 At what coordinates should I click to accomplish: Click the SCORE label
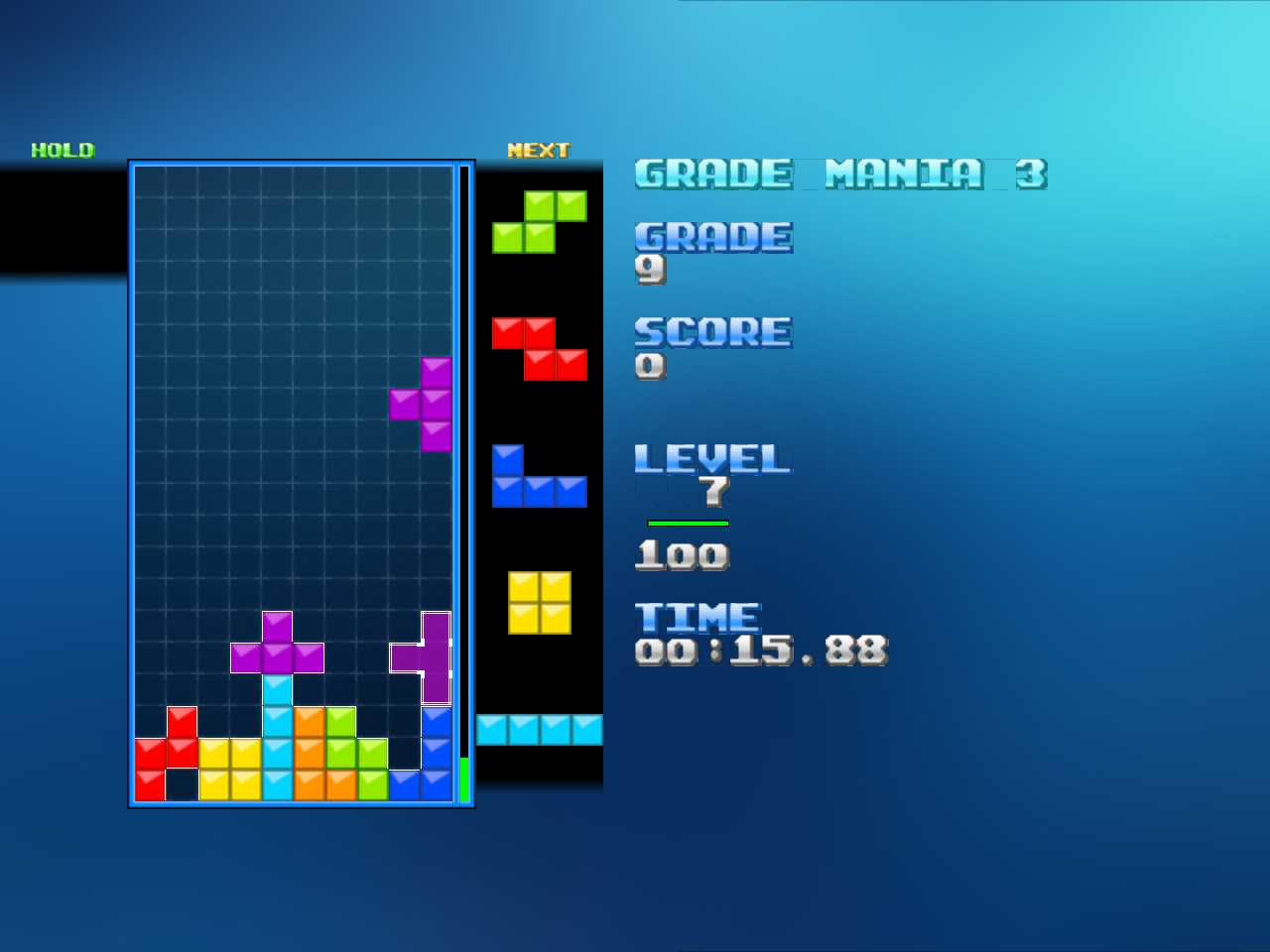pos(712,332)
